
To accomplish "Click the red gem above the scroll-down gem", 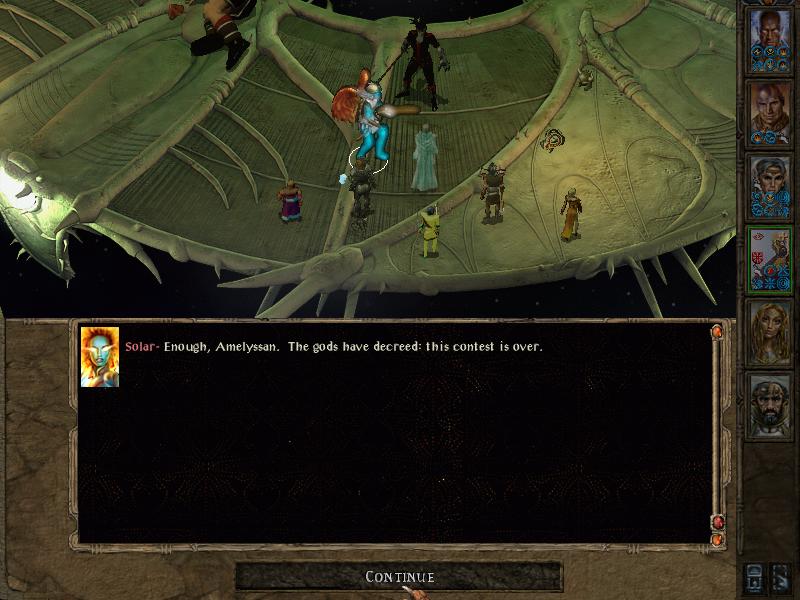I will tap(717, 522).
